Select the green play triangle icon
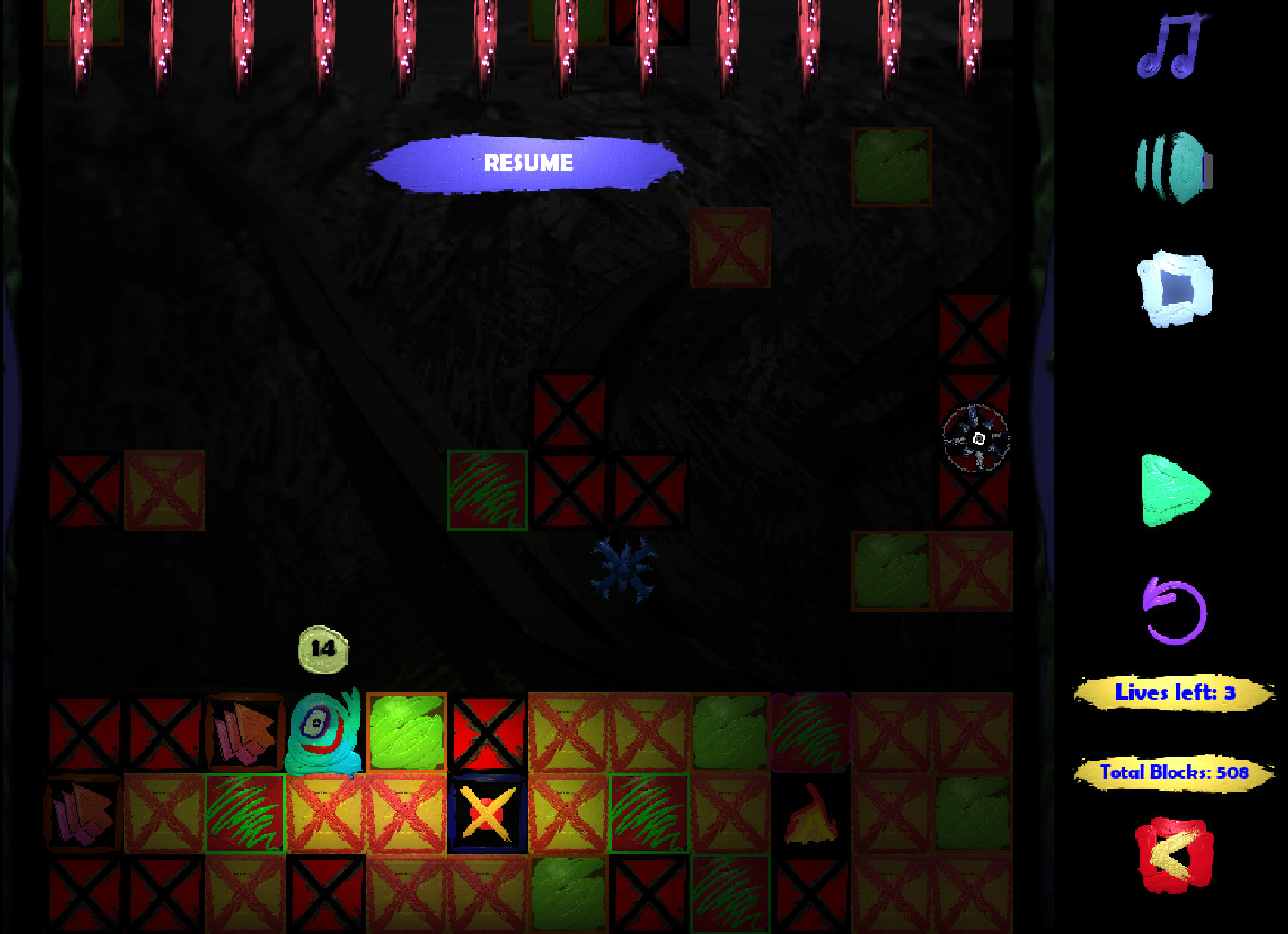The height and width of the screenshot is (934, 1288). tap(1177, 491)
